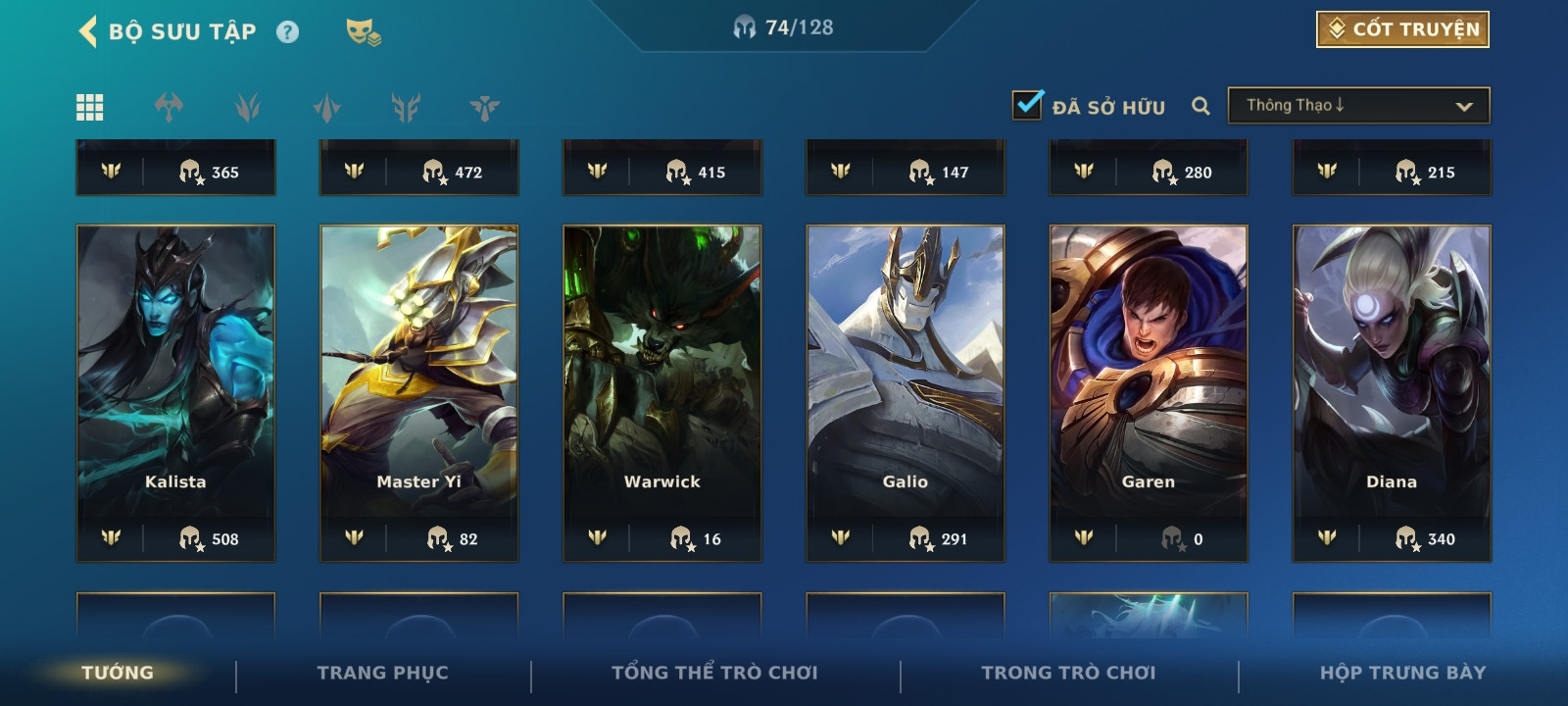
Task: Open the champion search magnifier
Action: pos(1200,106)
